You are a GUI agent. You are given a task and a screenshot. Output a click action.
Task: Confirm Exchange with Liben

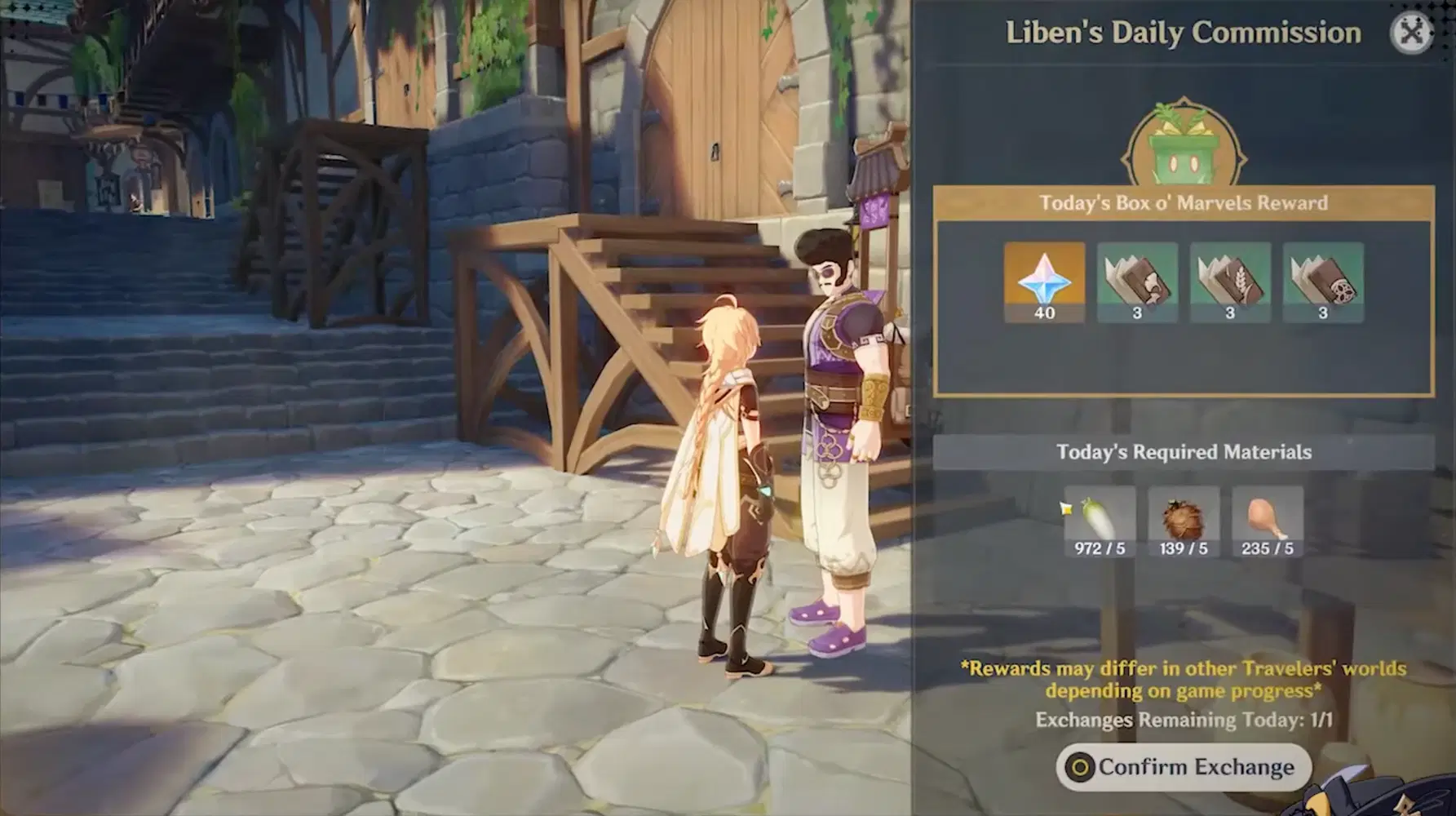(x=1184, y=767)
